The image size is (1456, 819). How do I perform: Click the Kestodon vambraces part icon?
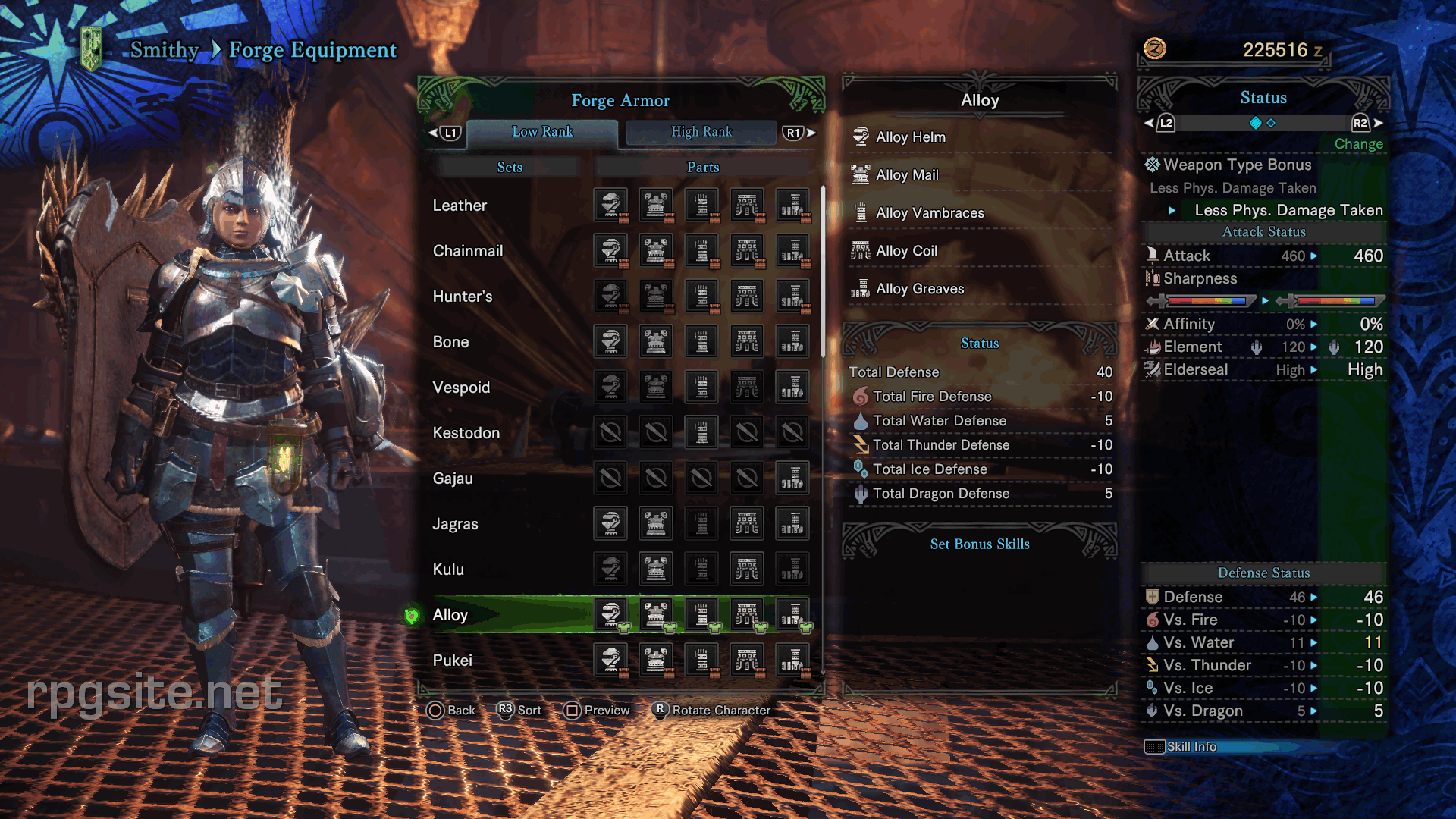coord(701,433)
